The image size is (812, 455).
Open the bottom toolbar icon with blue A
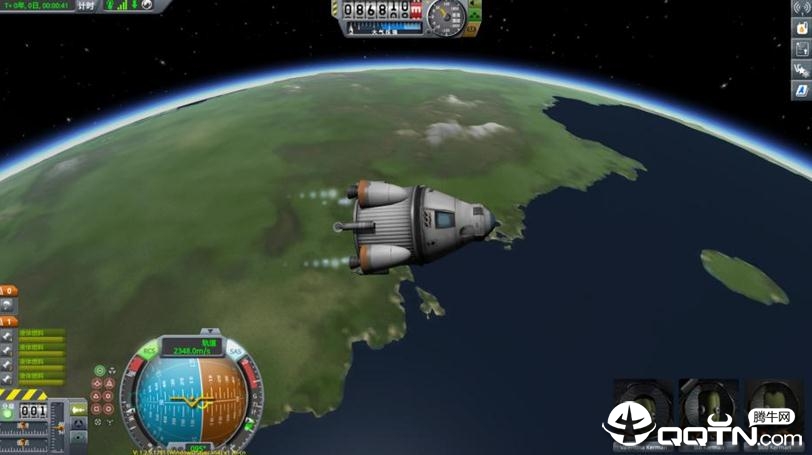(800, 90)
